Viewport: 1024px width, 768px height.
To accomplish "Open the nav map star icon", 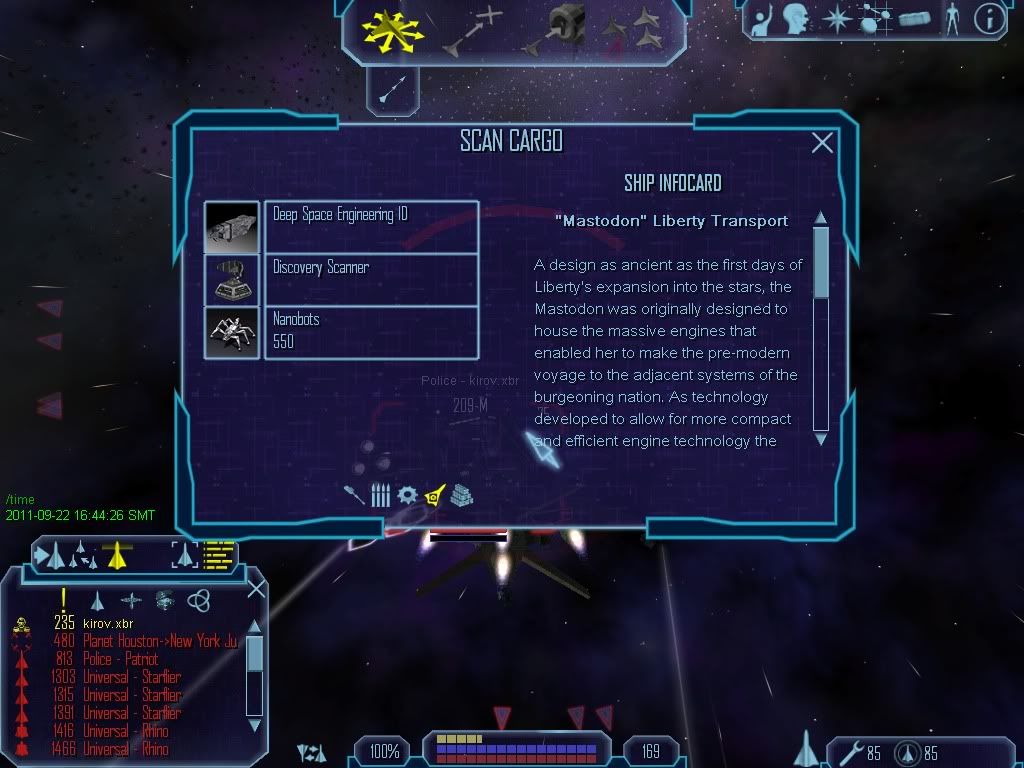I will pos(836,20).
